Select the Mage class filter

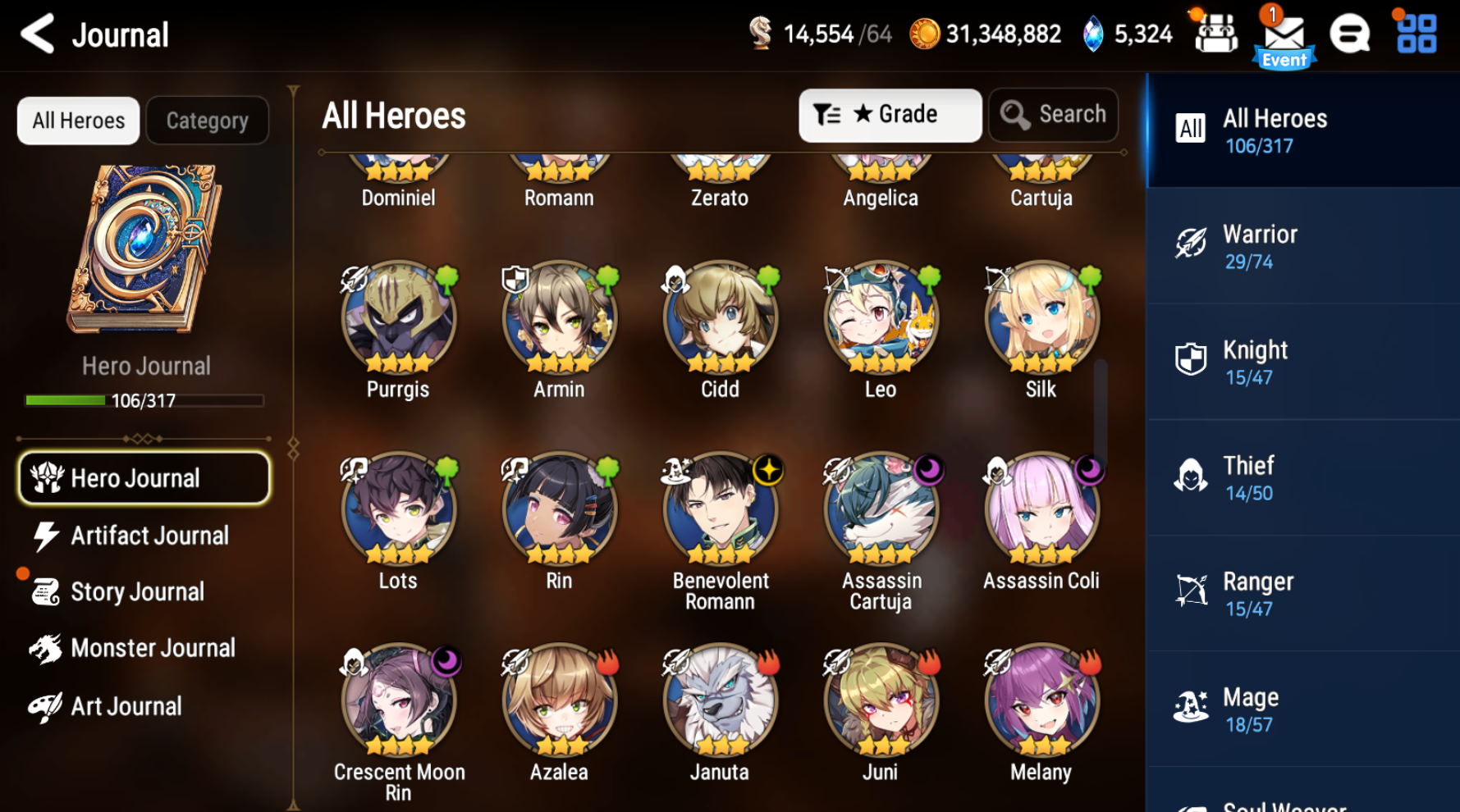[1302, 708]
